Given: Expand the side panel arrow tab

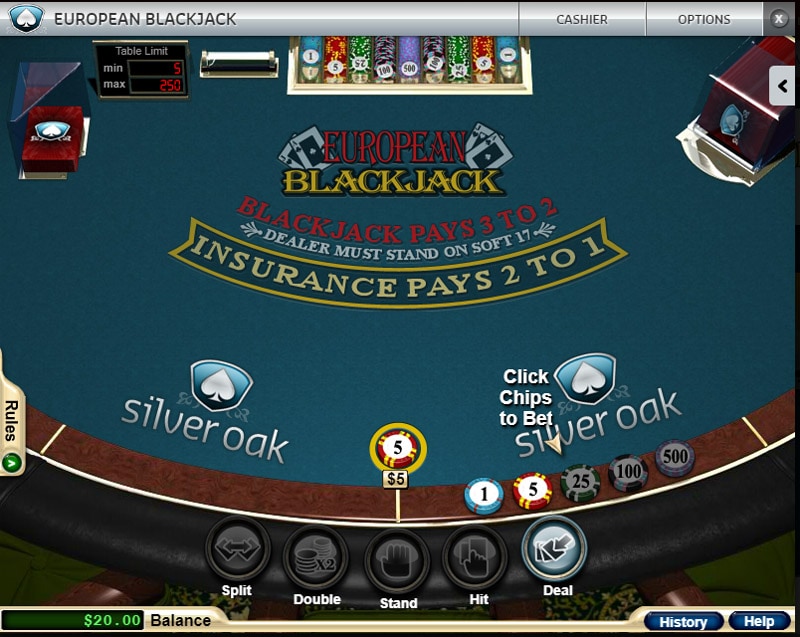Looking at the screenshot, I should click(783, 86).
